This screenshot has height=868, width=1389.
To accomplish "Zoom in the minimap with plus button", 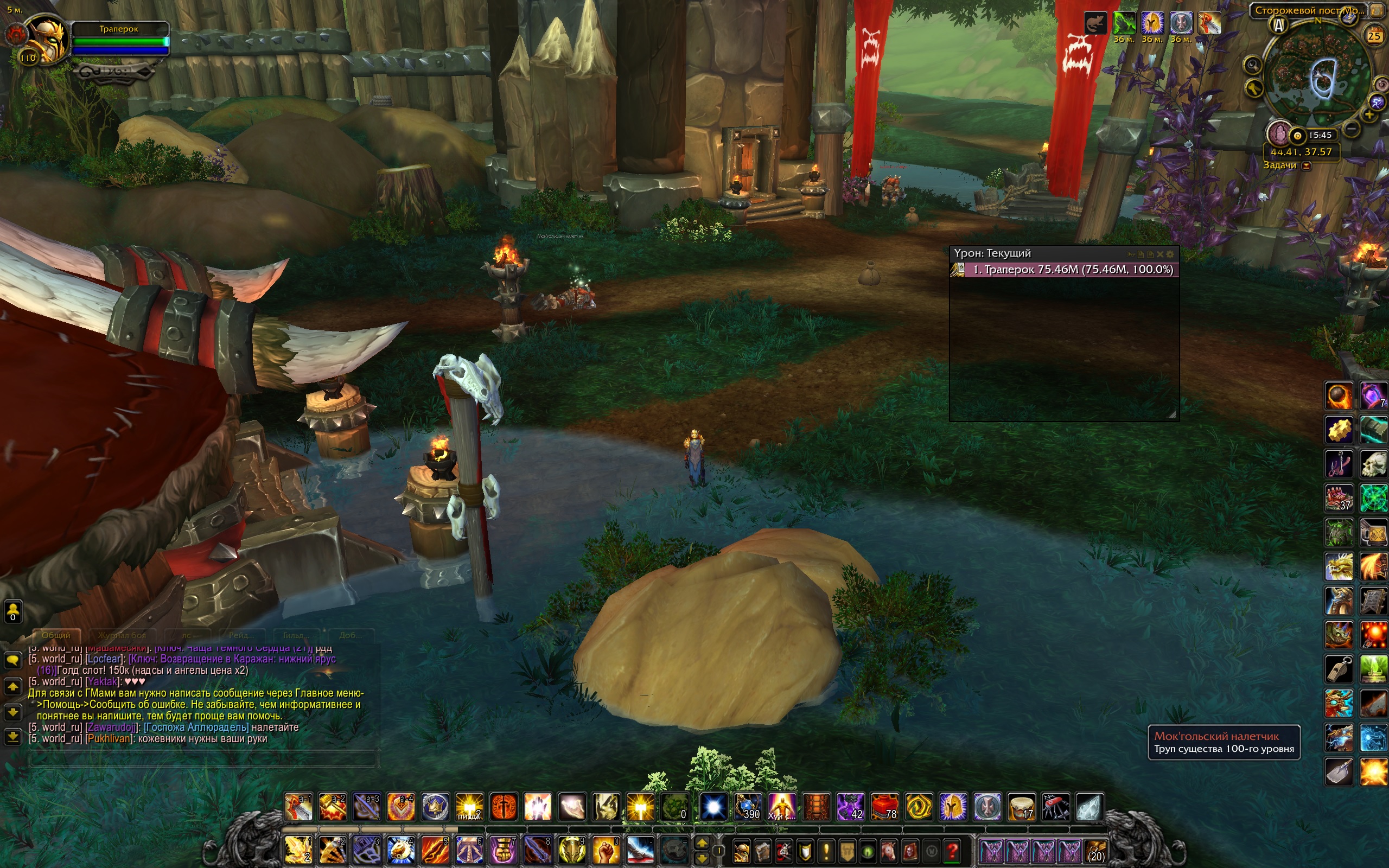I will click(1369, 115).
